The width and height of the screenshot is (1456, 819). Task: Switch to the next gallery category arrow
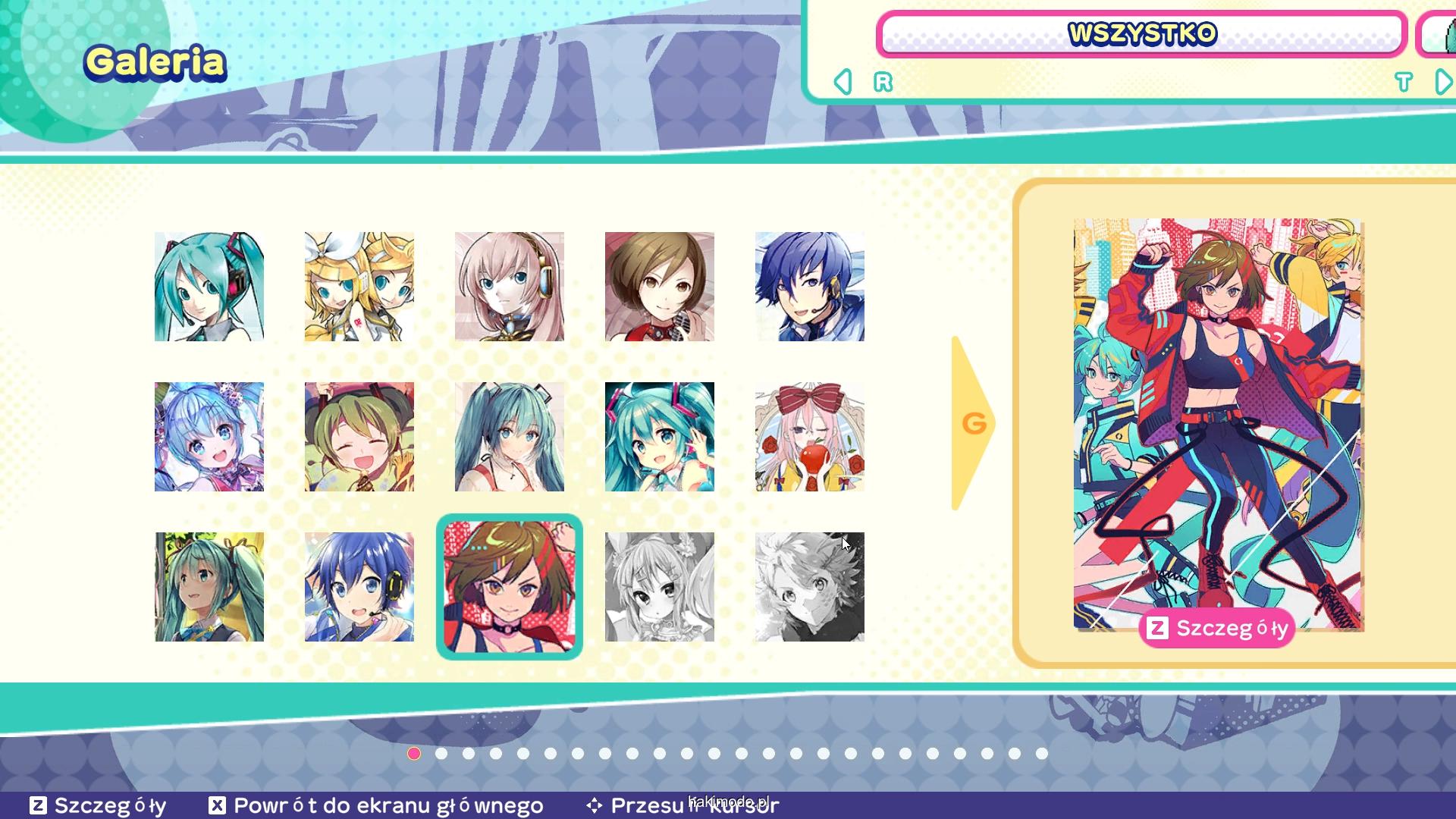click(1443, 82)
